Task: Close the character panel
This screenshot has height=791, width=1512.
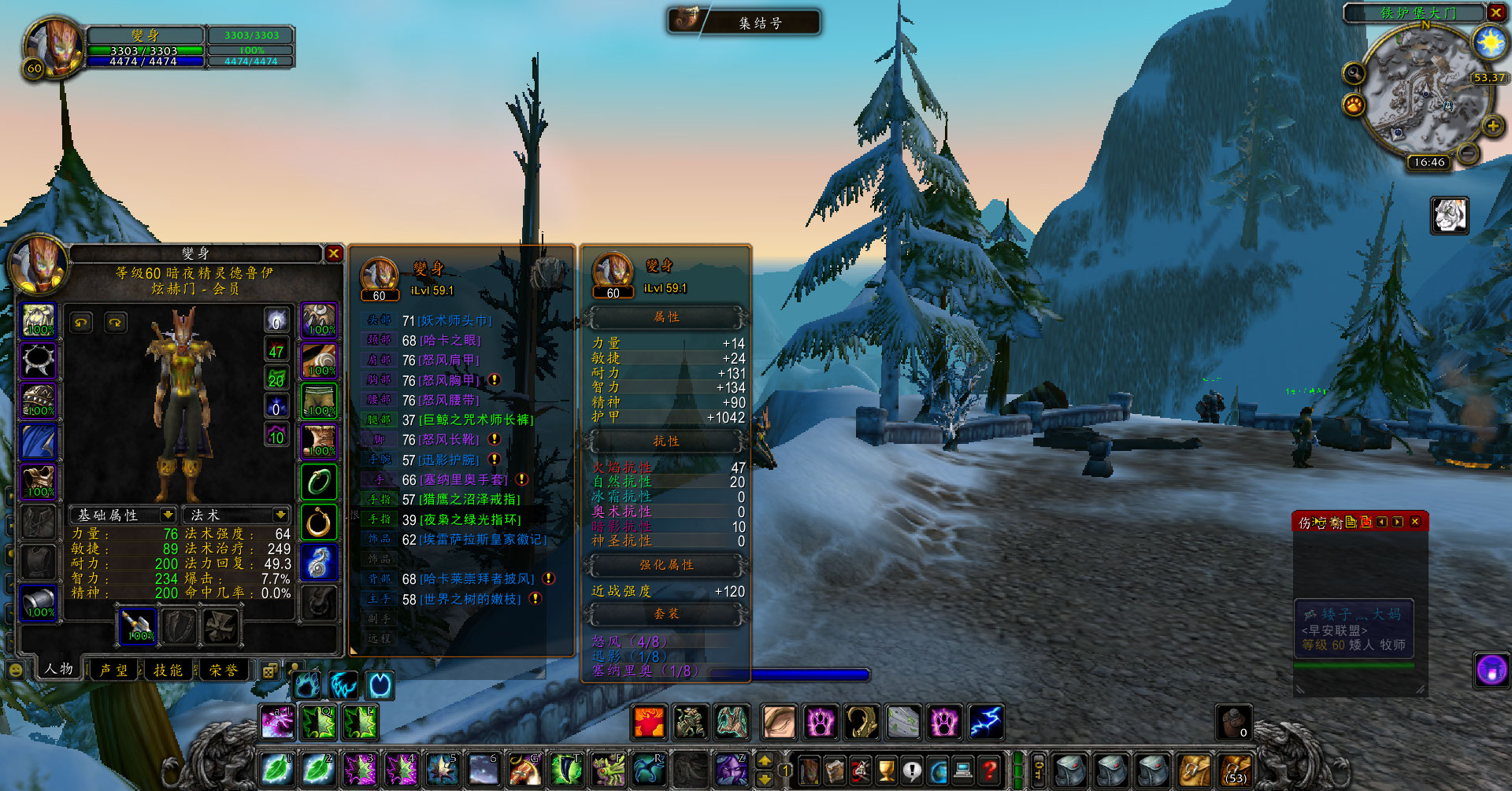Action: point(333,253)
